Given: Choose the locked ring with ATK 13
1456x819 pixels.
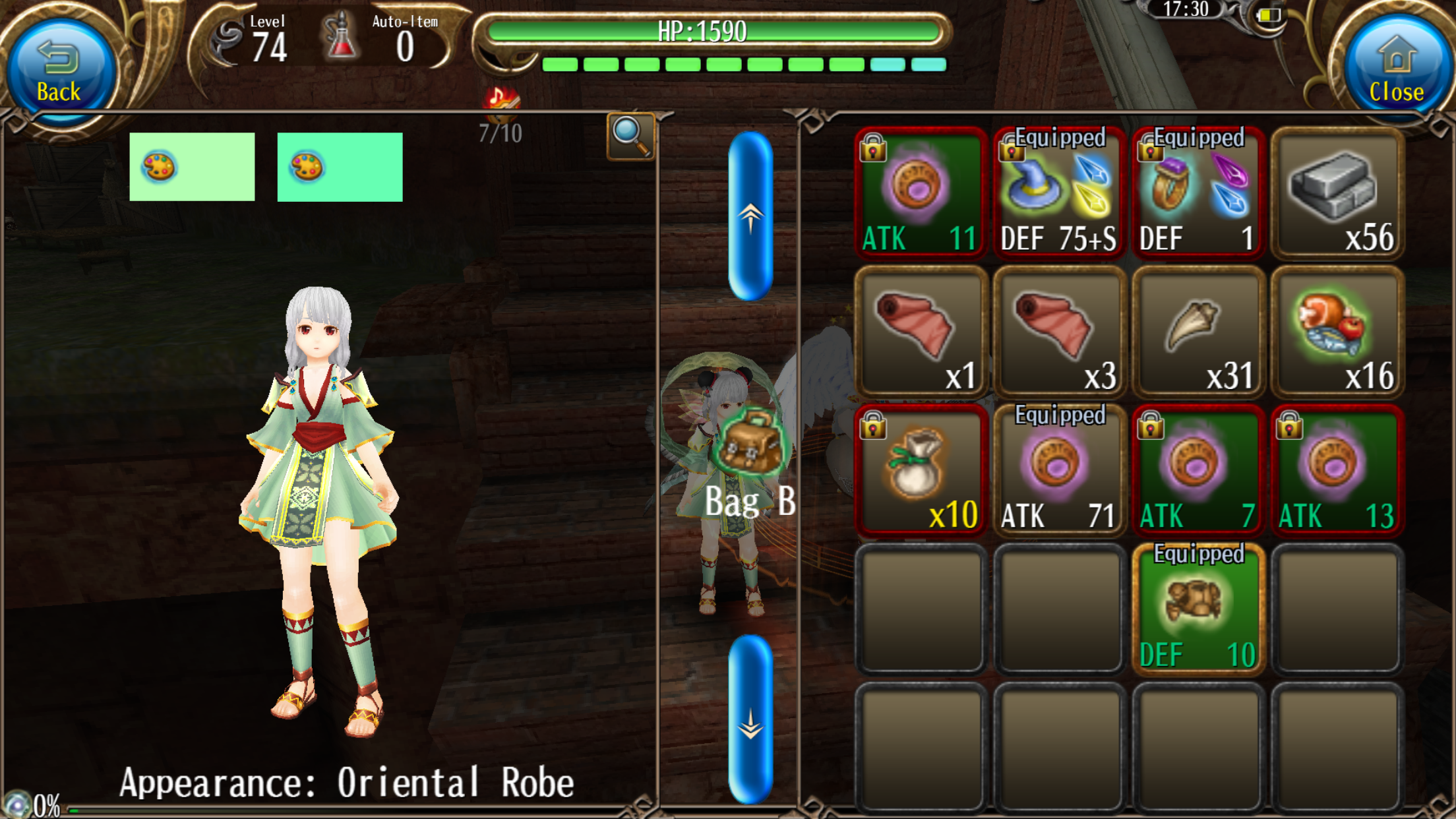Looking at the screenshot, I should coord(1337,470).
